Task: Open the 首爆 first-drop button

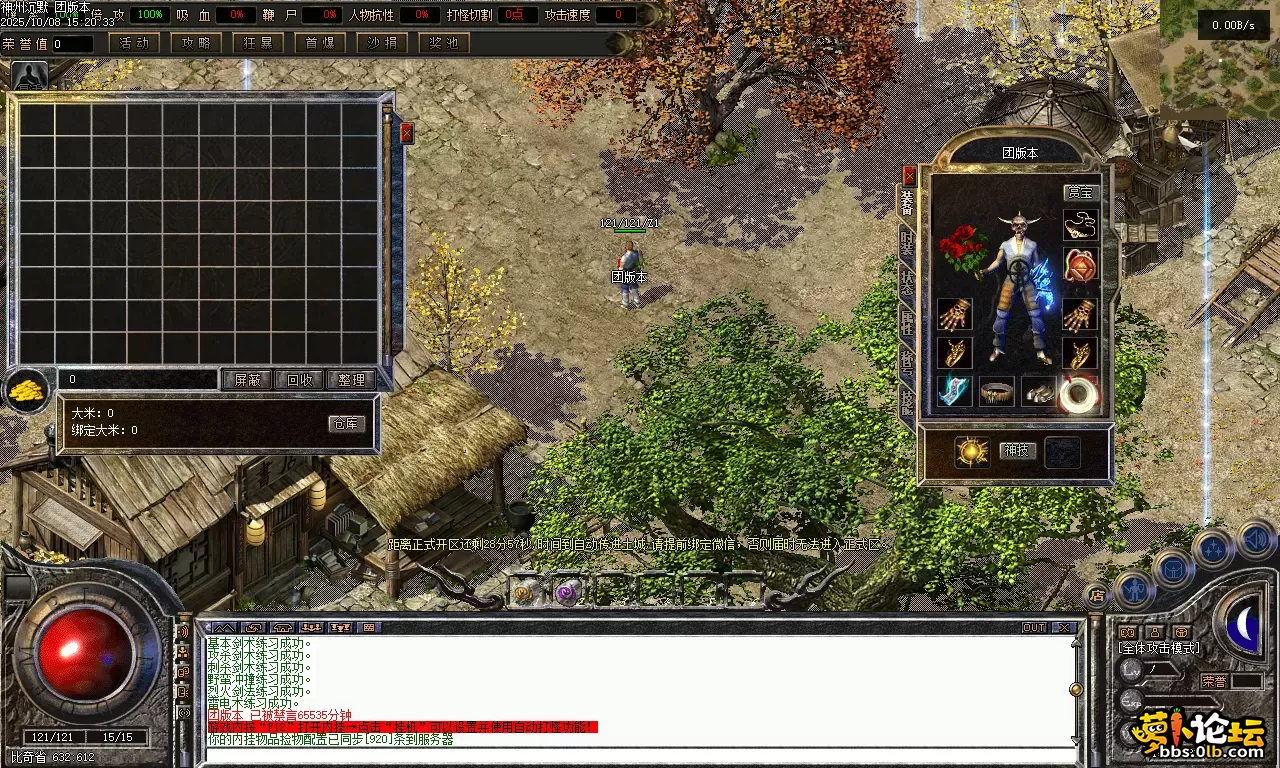Action: [x=320, y=43]
